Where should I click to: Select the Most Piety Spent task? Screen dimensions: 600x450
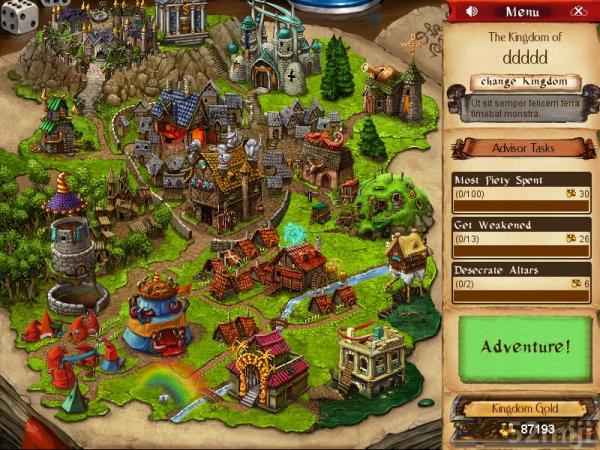[521, 187]
